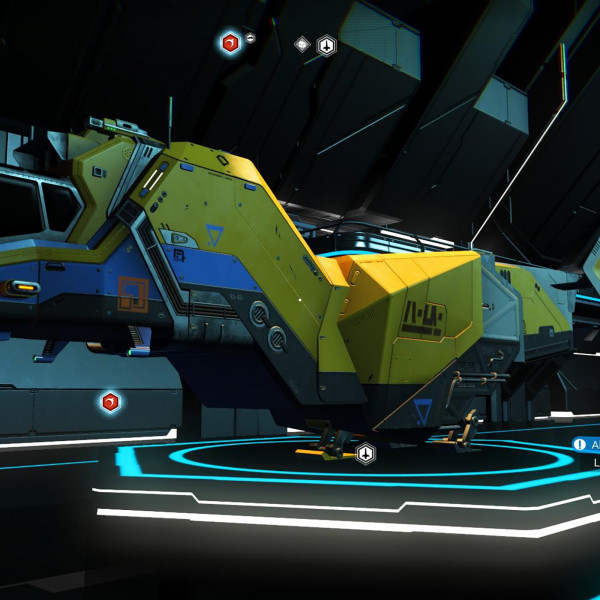Click the grey diamond waypoint marker
600x600 pixels.
coord(302,44)
